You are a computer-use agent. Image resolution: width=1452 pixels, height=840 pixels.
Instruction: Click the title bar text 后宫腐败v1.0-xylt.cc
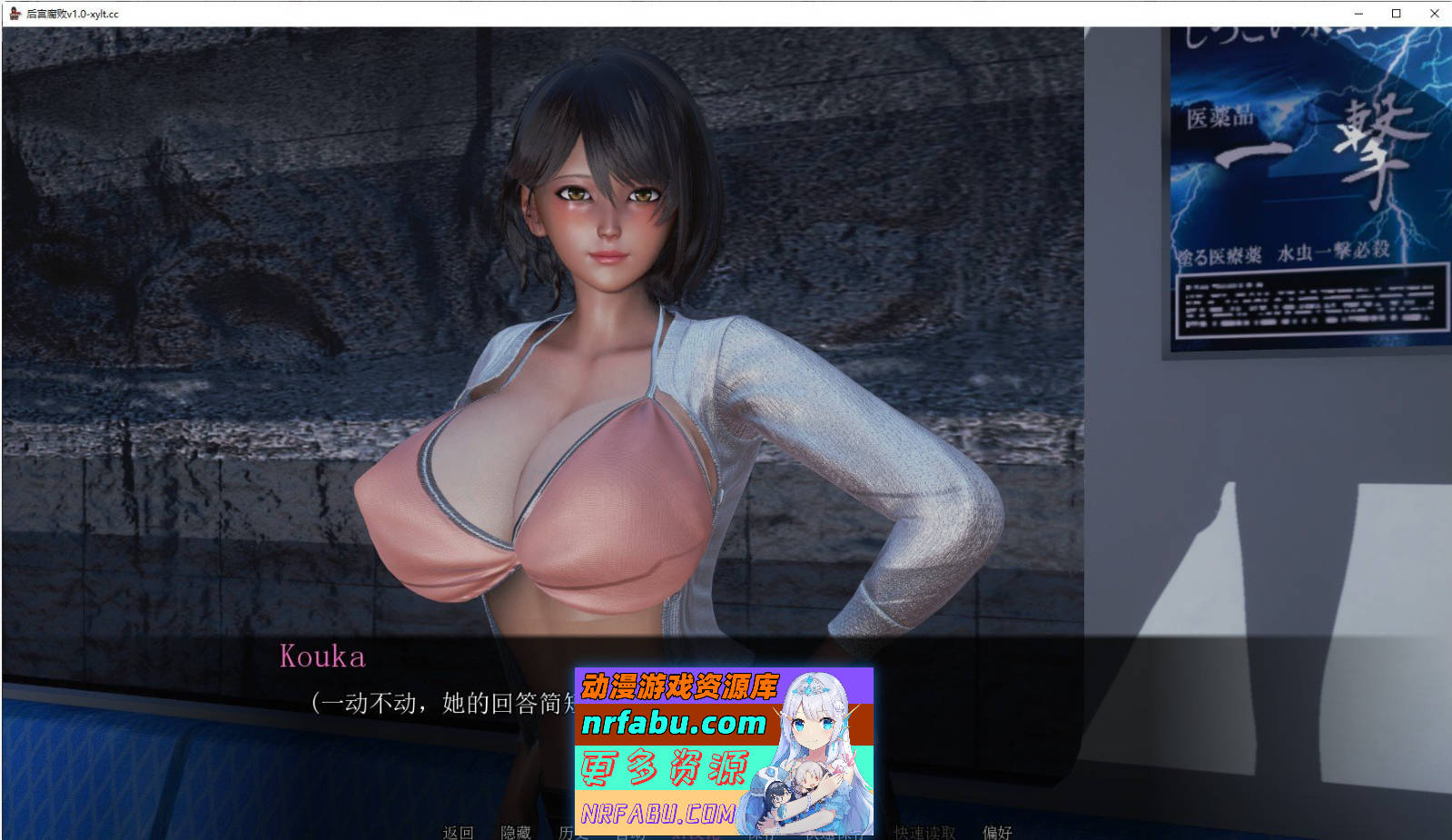coord(73,14)
